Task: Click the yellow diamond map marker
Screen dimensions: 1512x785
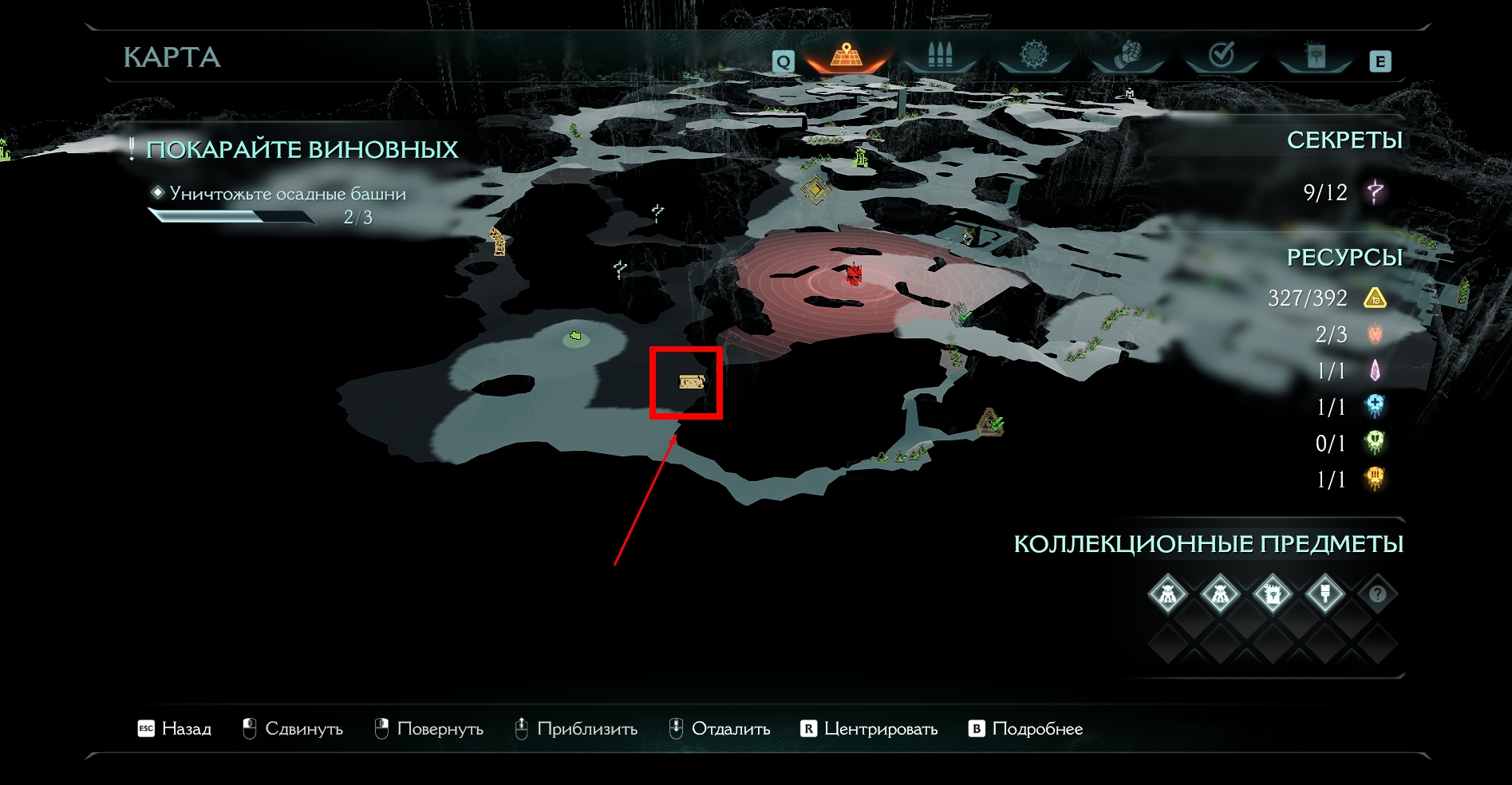Action: (815, 191)
